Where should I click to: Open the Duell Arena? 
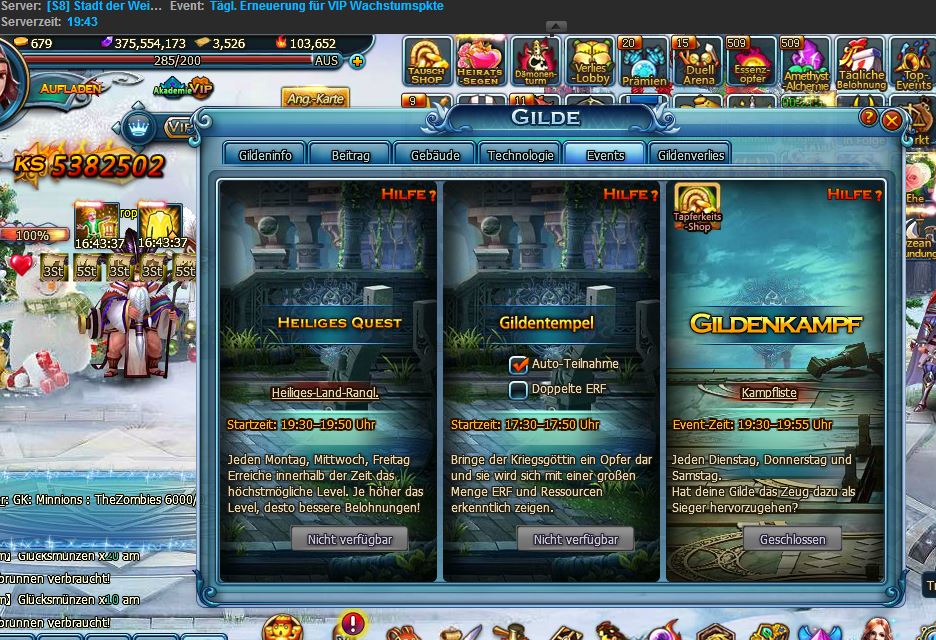point(699,62)
